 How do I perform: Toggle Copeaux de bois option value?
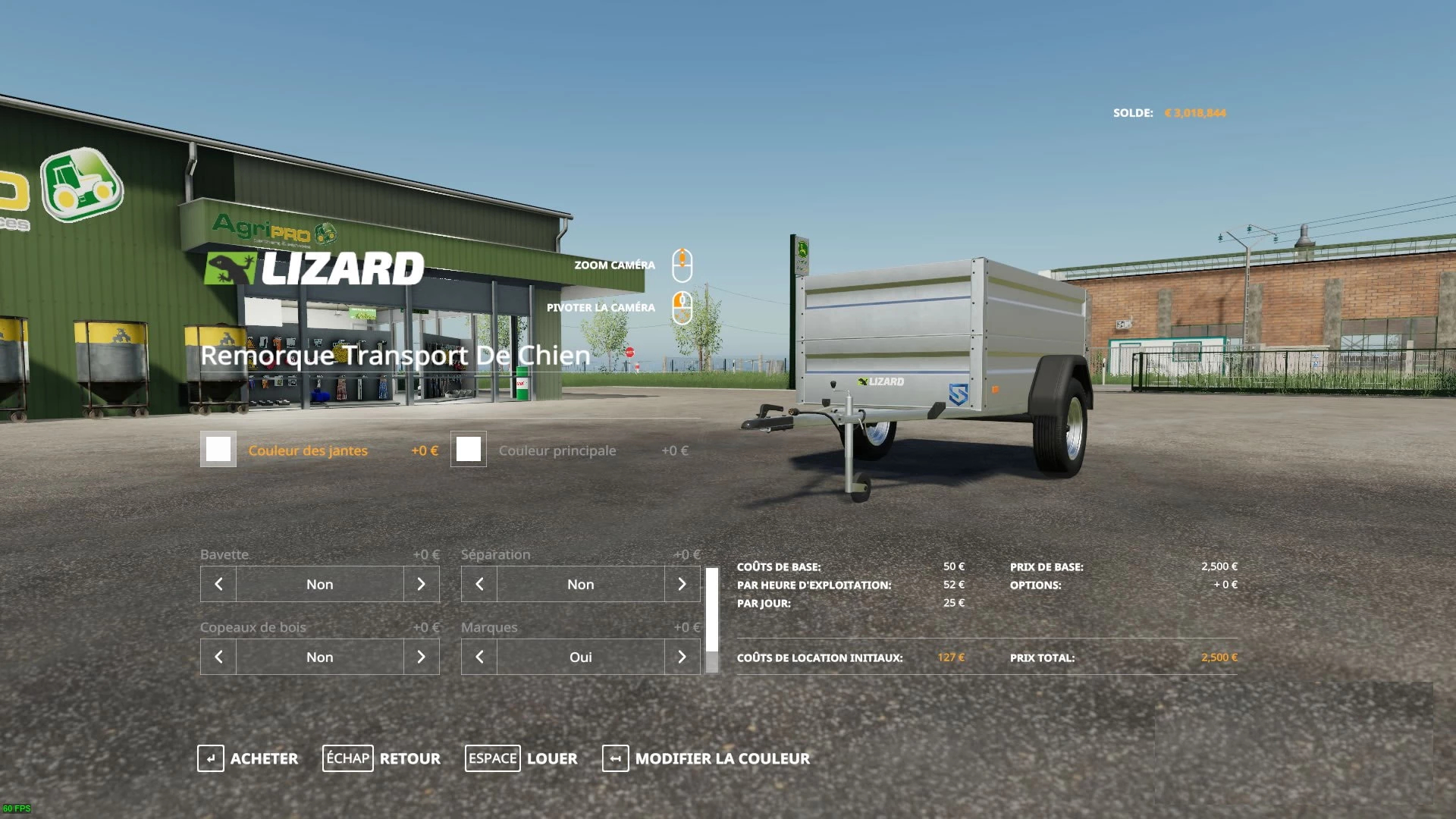pyautogui.click(x=319, y=657)
